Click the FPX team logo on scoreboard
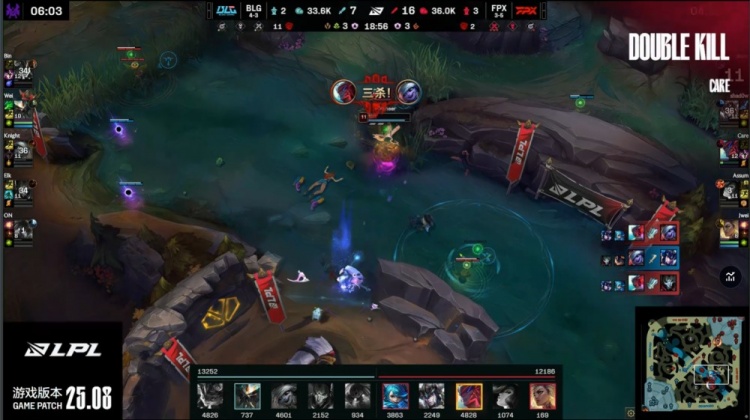 tap(525, 11)
